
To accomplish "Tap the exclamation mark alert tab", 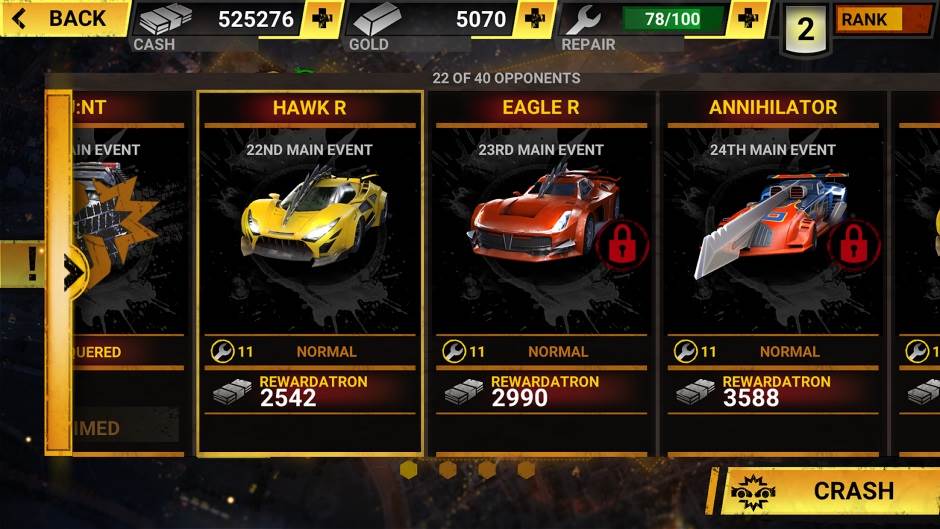I will (30, 264).
